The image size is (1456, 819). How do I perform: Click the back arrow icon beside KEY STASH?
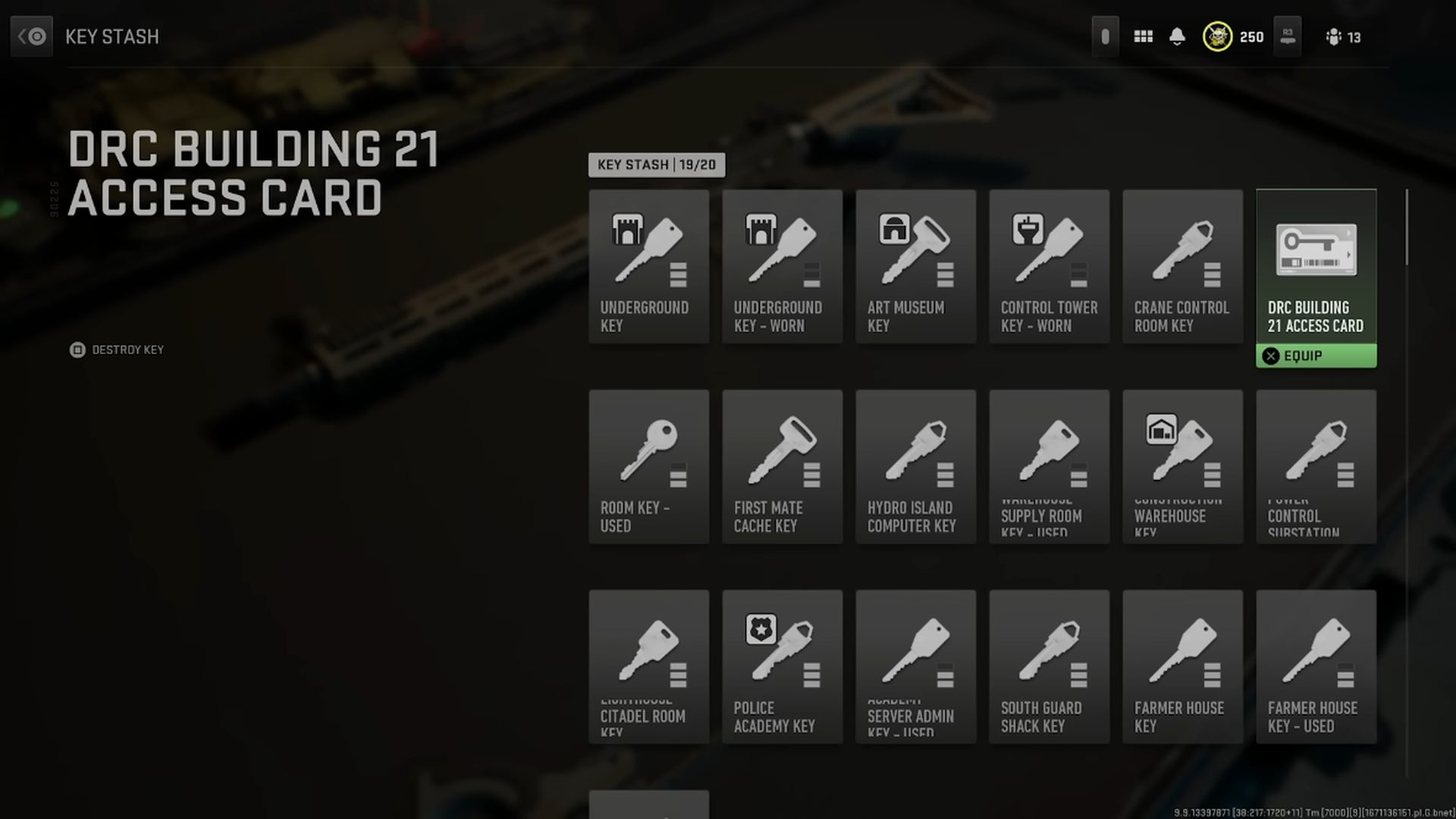(x=30, y=36)
